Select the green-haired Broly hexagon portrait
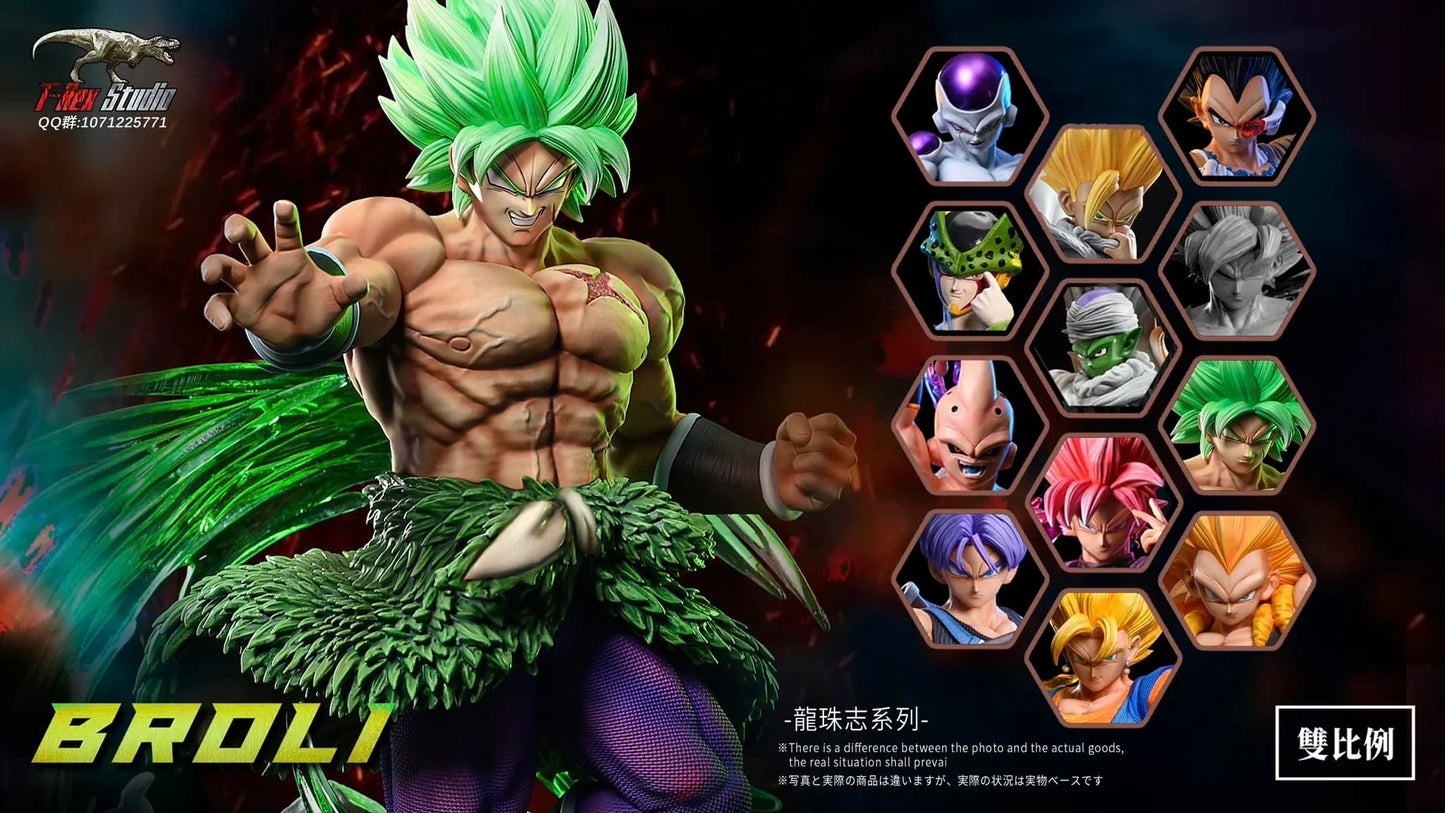The image size is (1445, 813). [x=1237, y=425]
